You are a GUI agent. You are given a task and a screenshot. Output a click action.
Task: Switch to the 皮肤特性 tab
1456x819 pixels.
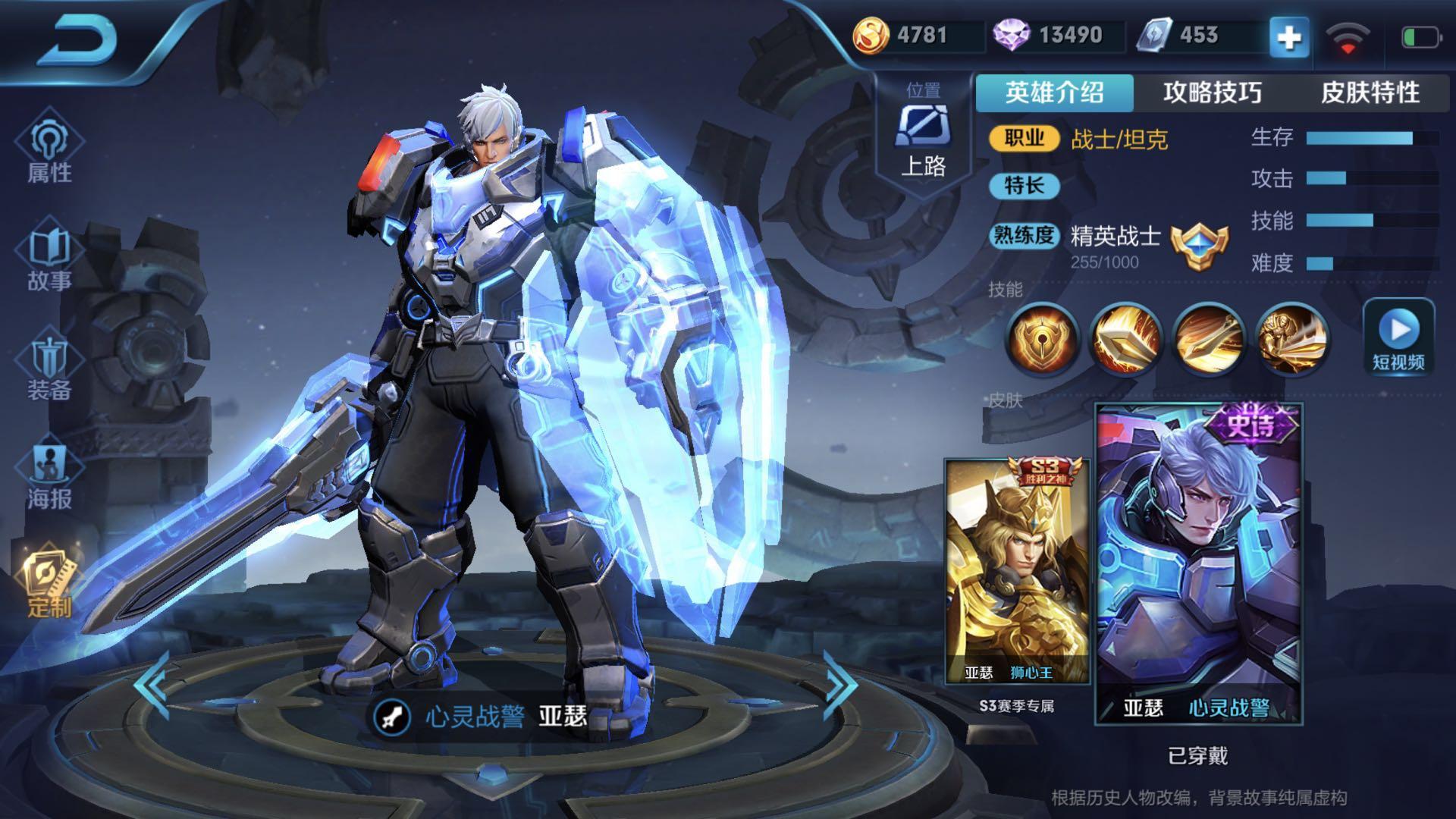[x=1370, y=93]
